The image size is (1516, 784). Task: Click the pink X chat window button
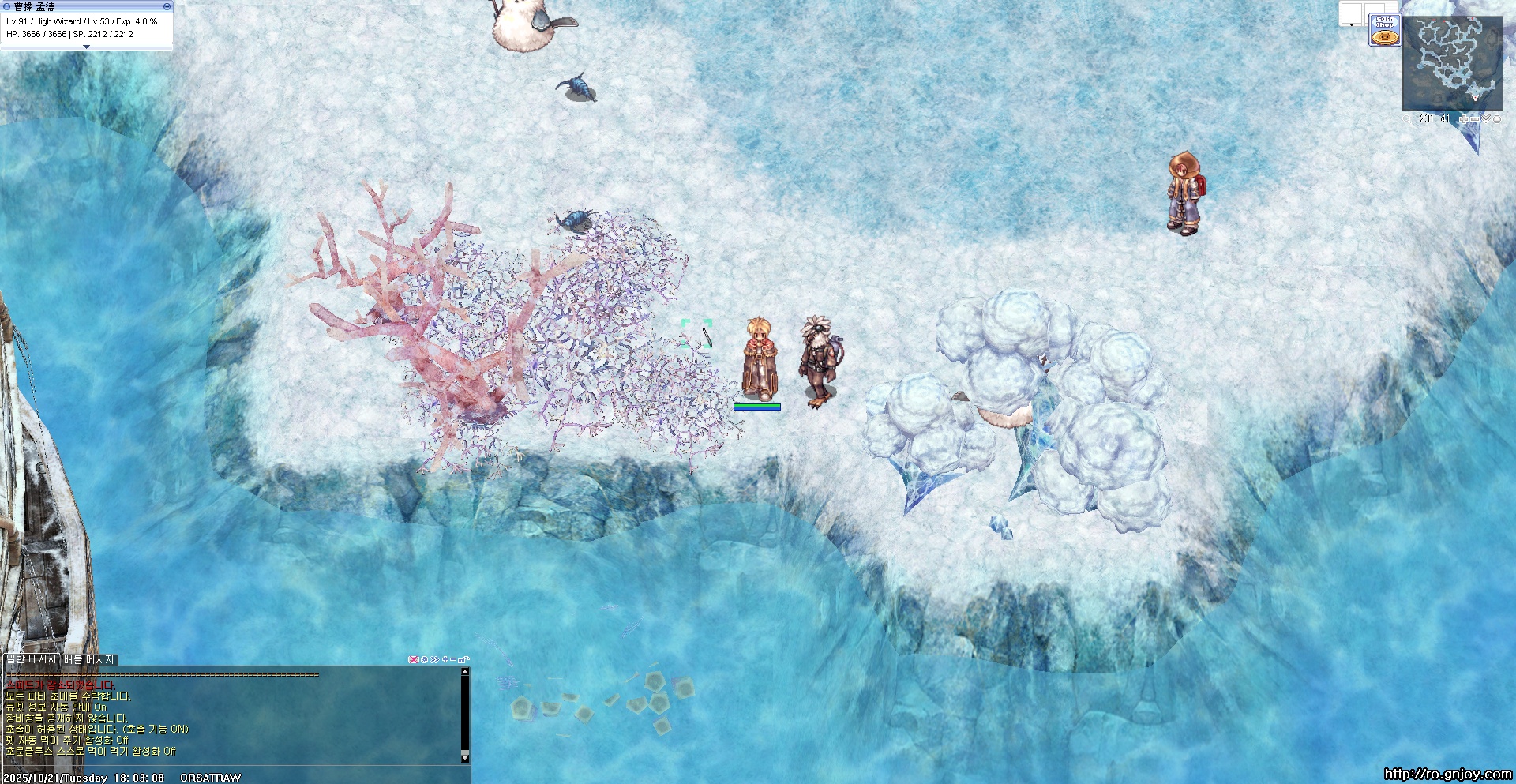(x=413, y=659)
